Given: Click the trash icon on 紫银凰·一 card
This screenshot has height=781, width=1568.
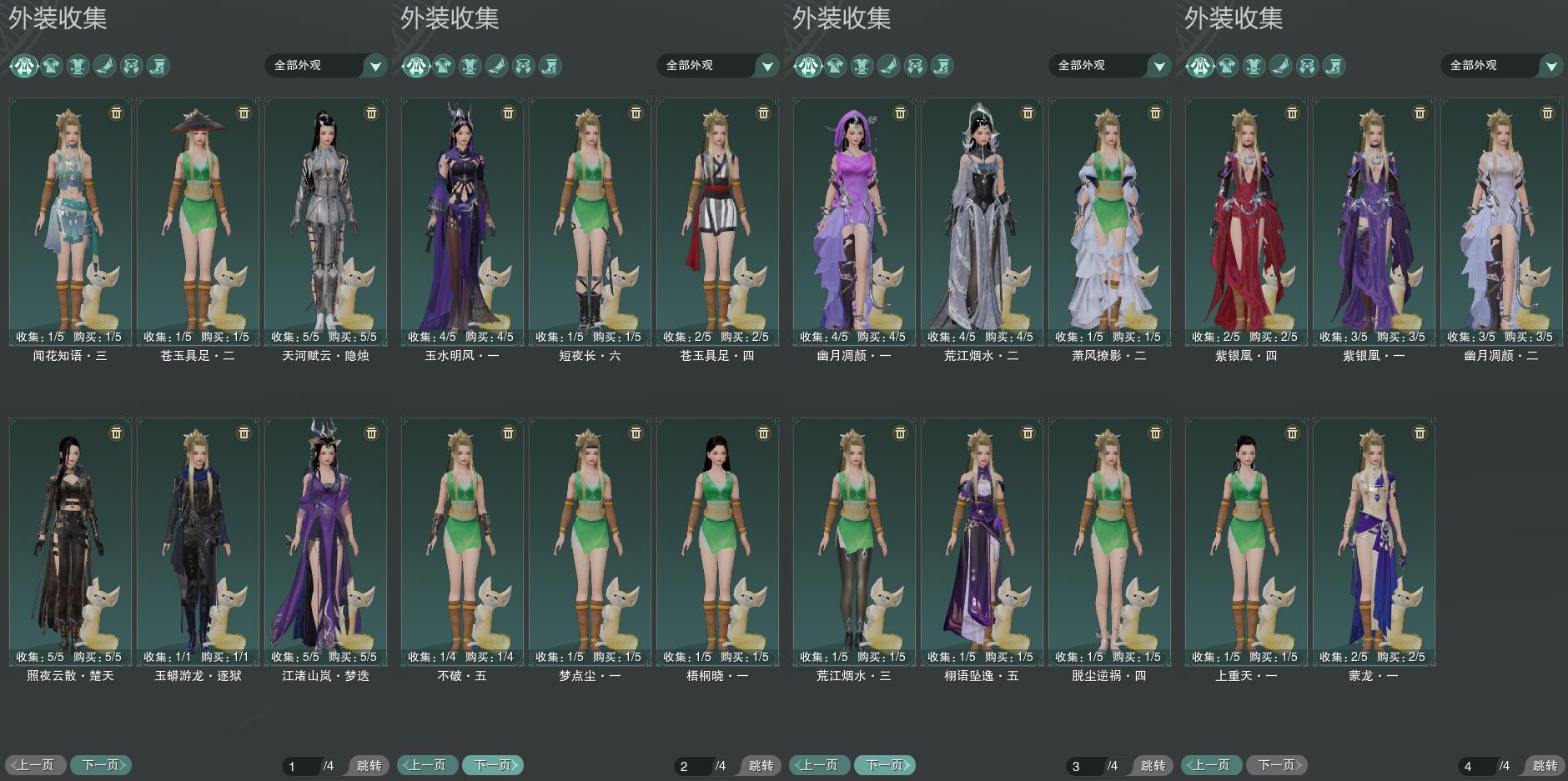Looking at the screenshot, I should [x=1420, y=113].
